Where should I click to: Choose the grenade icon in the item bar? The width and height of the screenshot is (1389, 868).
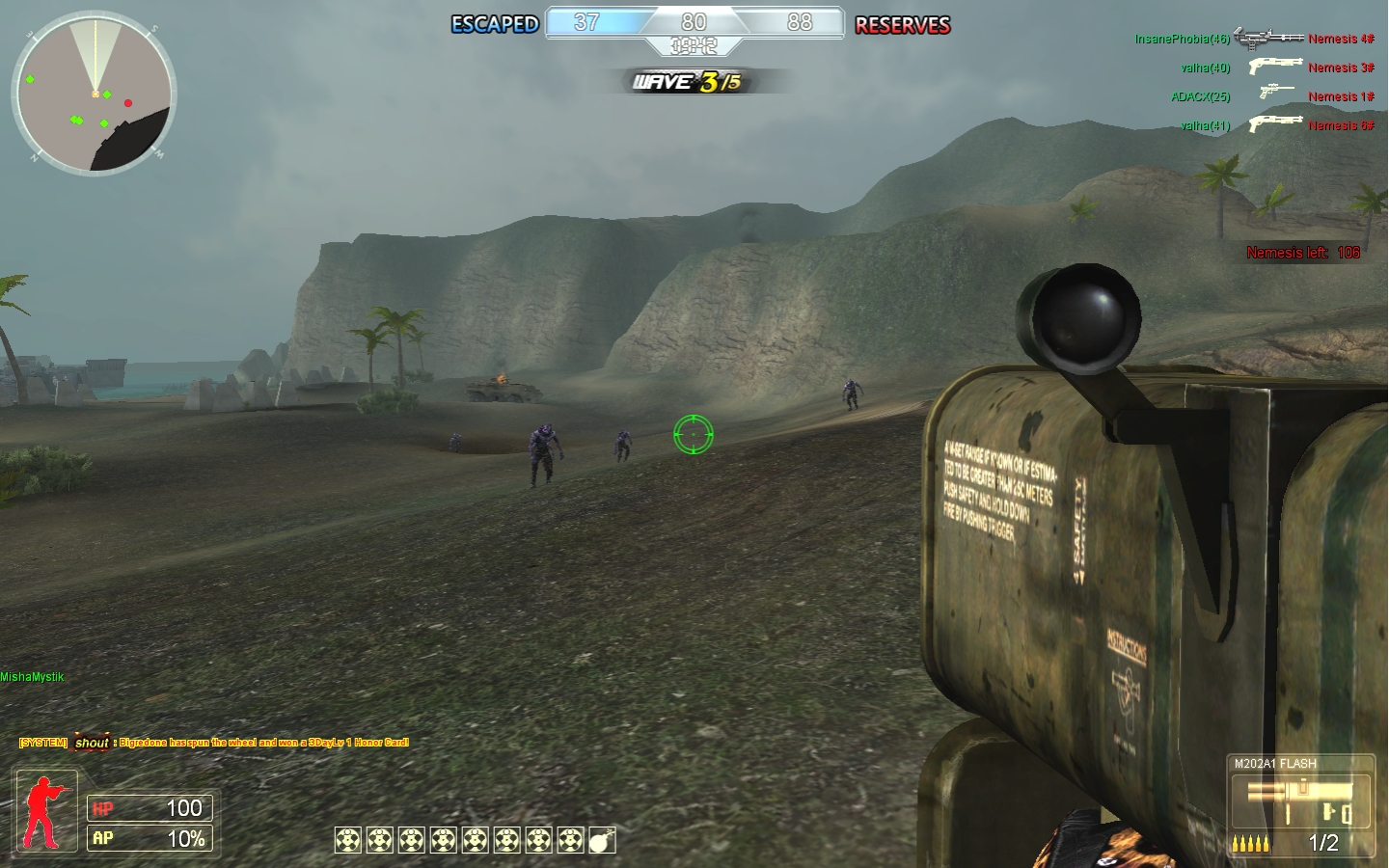tap(602, 840)
